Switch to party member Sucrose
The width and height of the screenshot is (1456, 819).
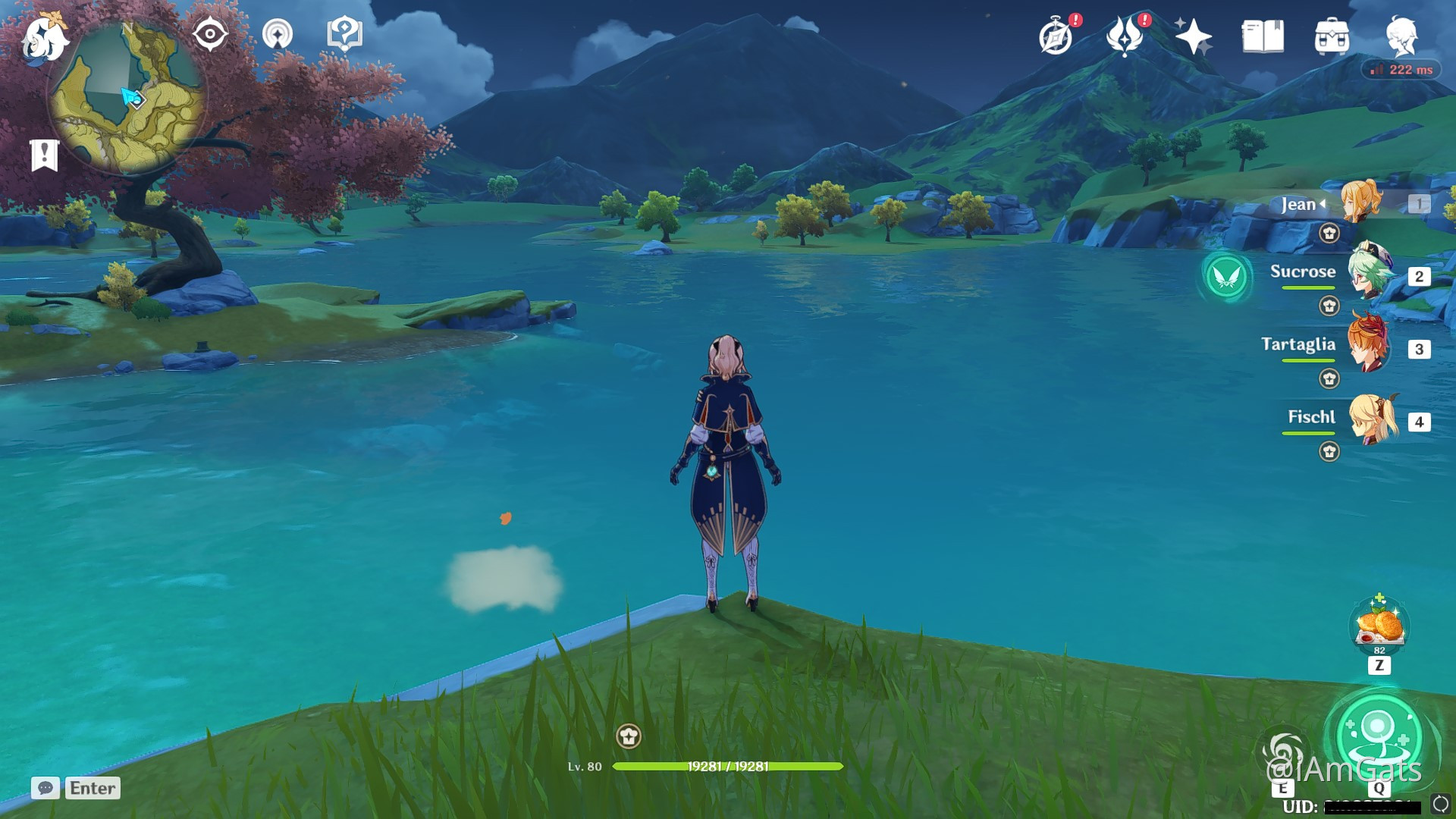pyautogui.click(x=1370, y=273)
